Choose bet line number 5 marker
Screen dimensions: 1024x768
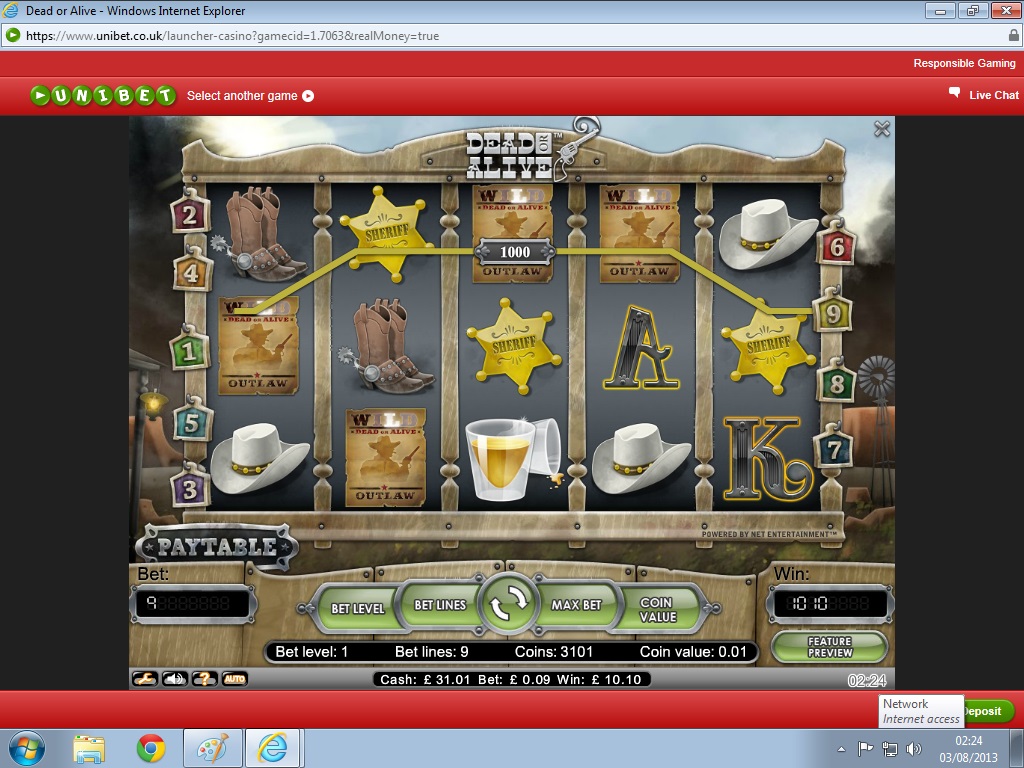pos(192,422)
